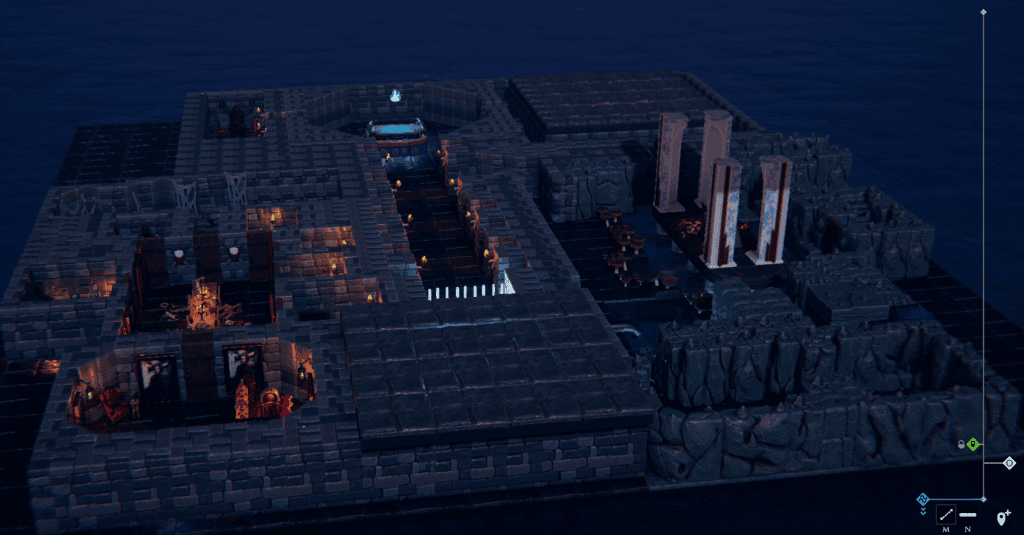Select the diagonal line tool
1024x535 pixels.
click(x=945, y=515)
